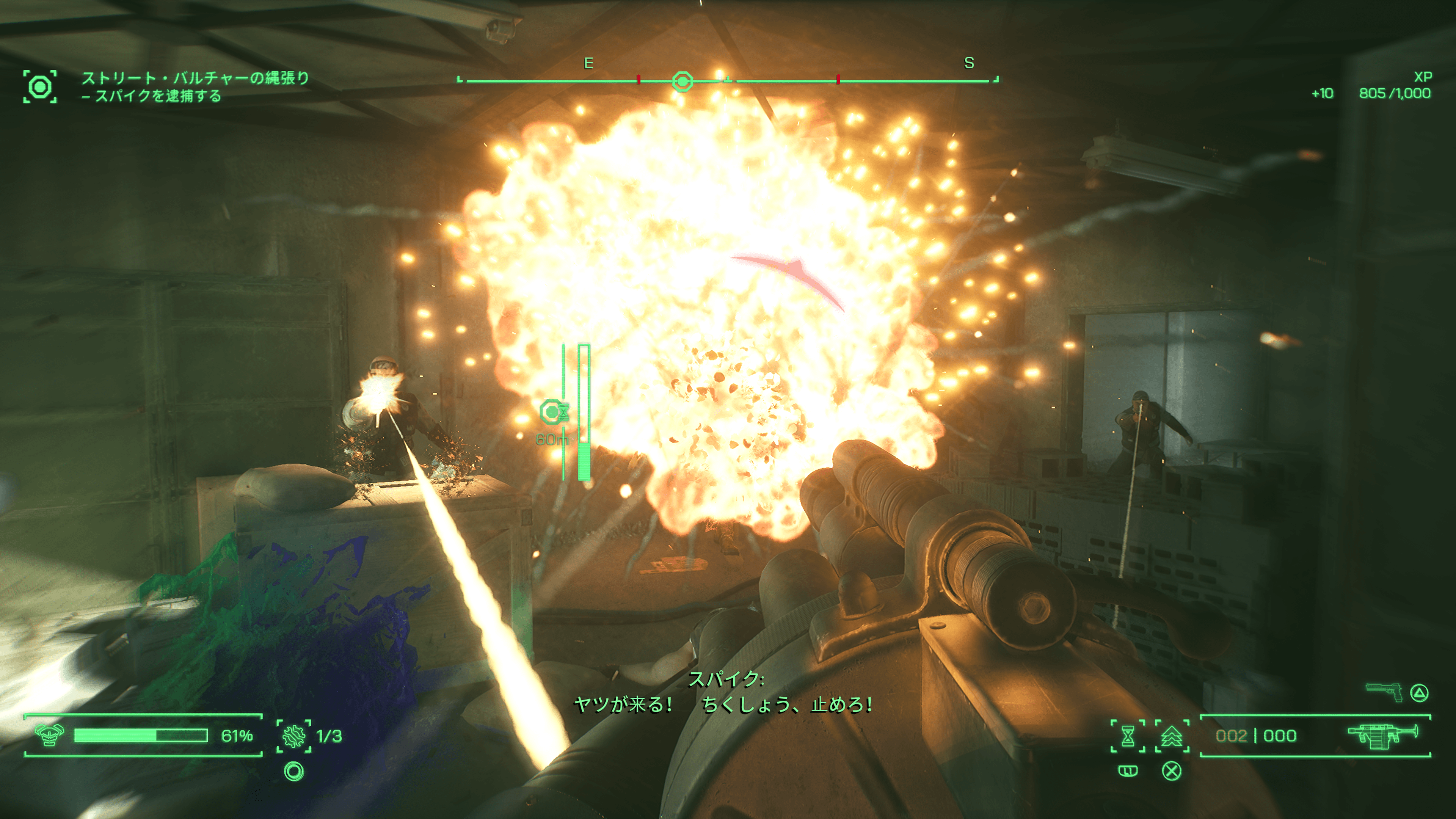
Task: Select the equipped grenade launcher icon
Action: click(x=1382, y=735)
